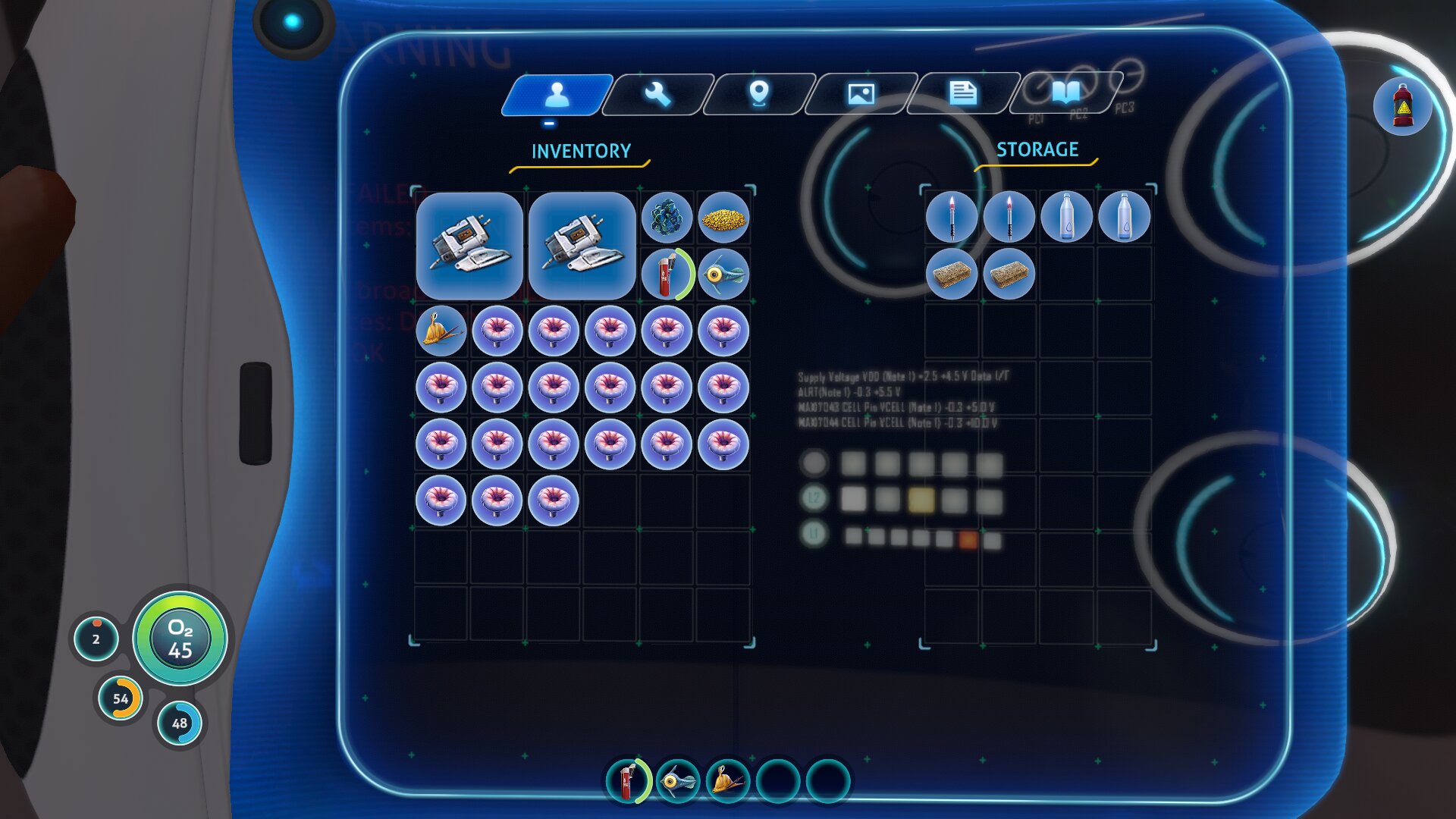The width and height of the screenshot is (1456, 819).
Task: Select the fire extinguisher in the inventory grid
Action: click(x=667, y=274)
